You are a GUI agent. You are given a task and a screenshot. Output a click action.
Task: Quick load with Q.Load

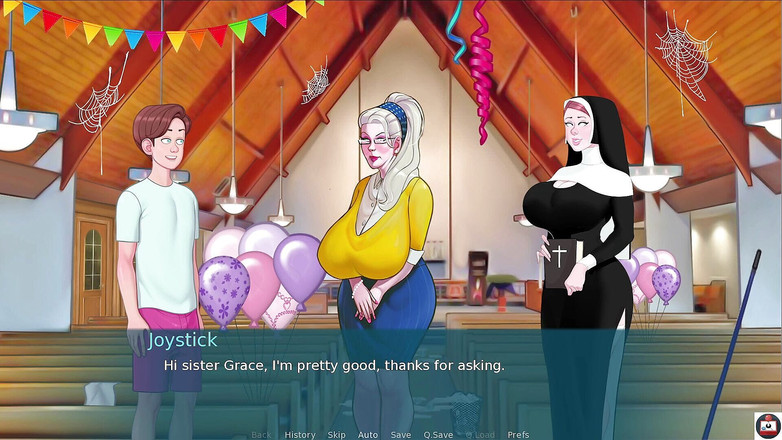pyautogui.click(x=480, y=435)
